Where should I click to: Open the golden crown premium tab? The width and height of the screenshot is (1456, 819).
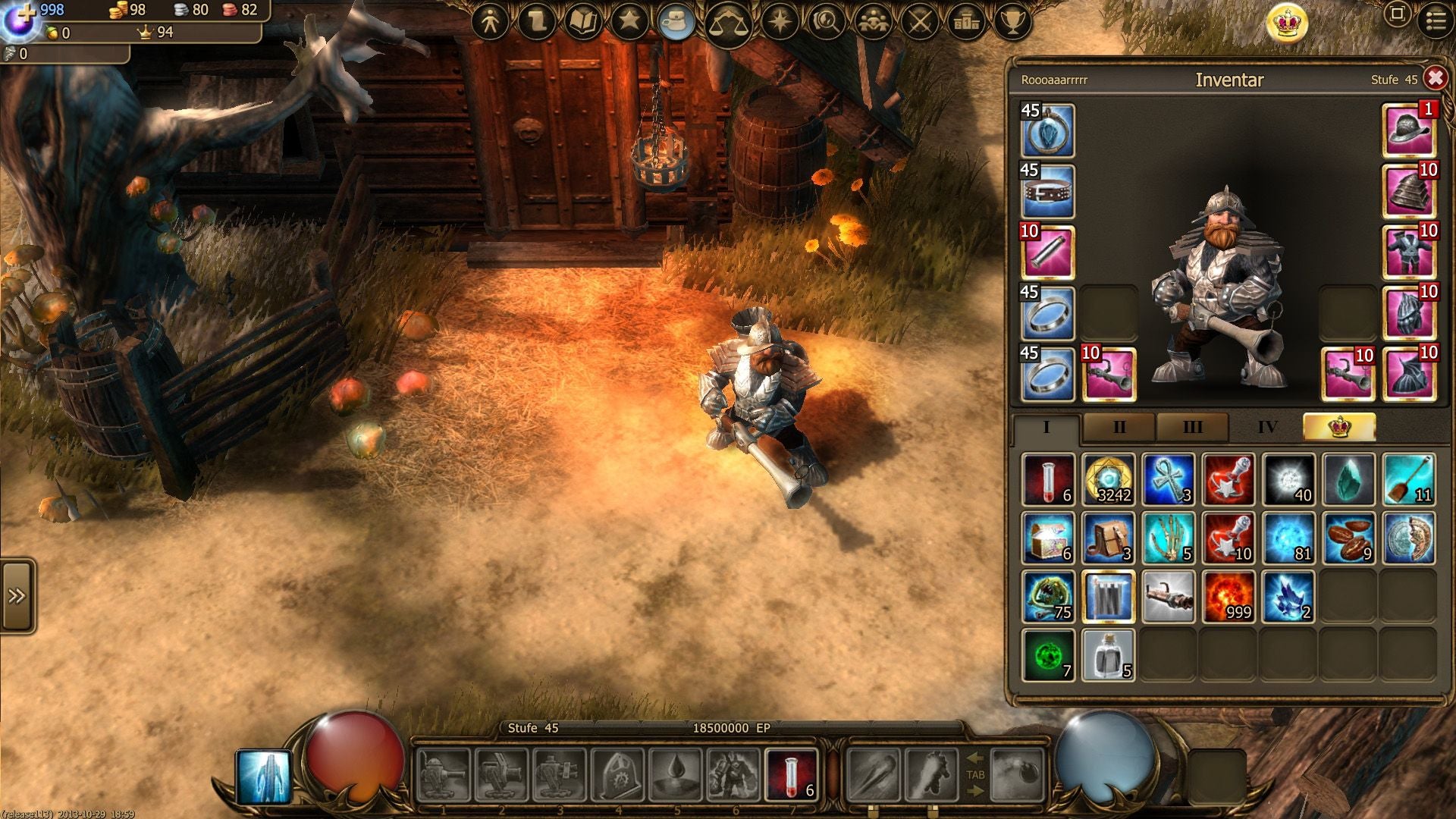pos(1339,428)
